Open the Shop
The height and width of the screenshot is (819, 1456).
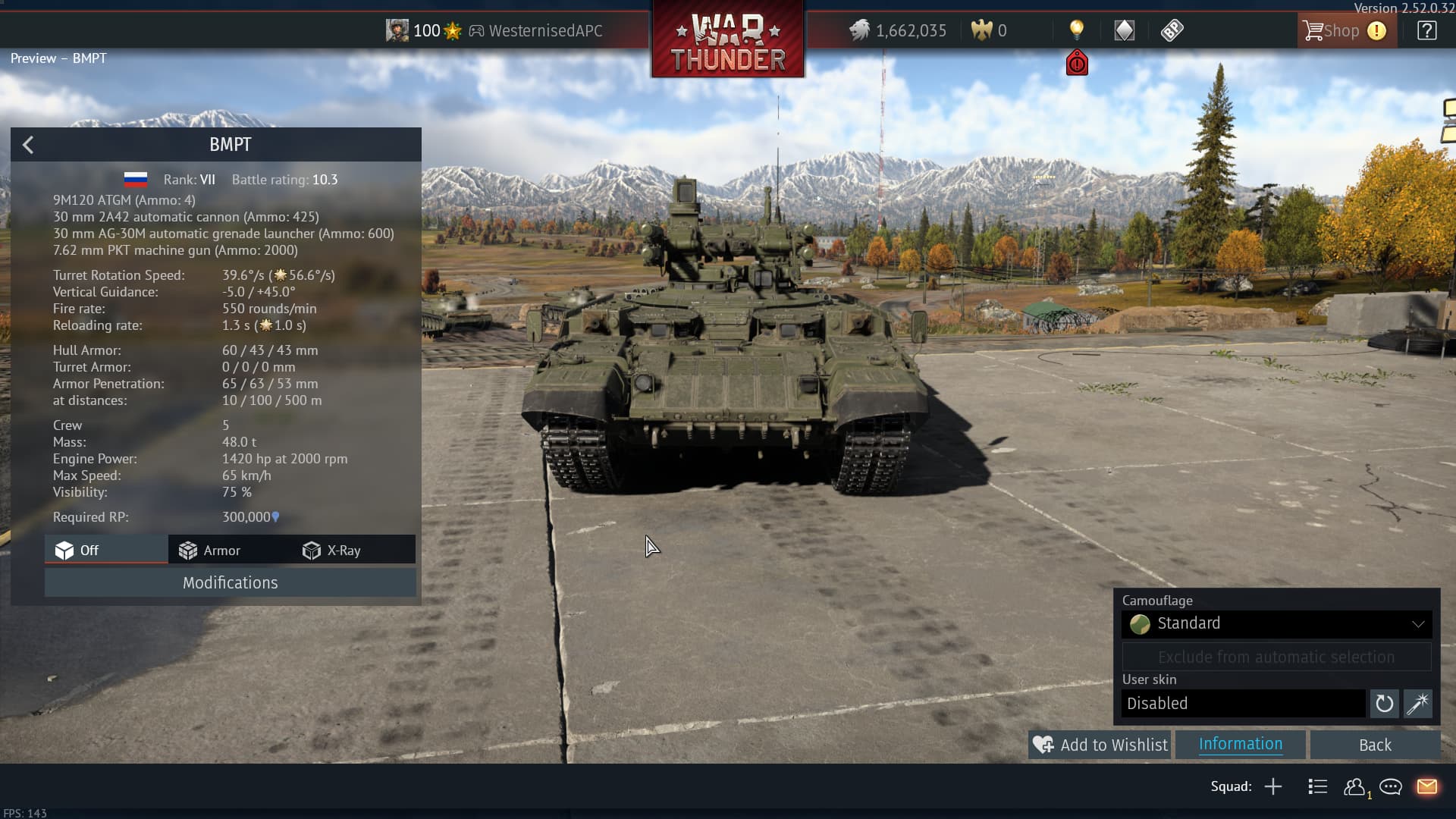pos(1332,31)
